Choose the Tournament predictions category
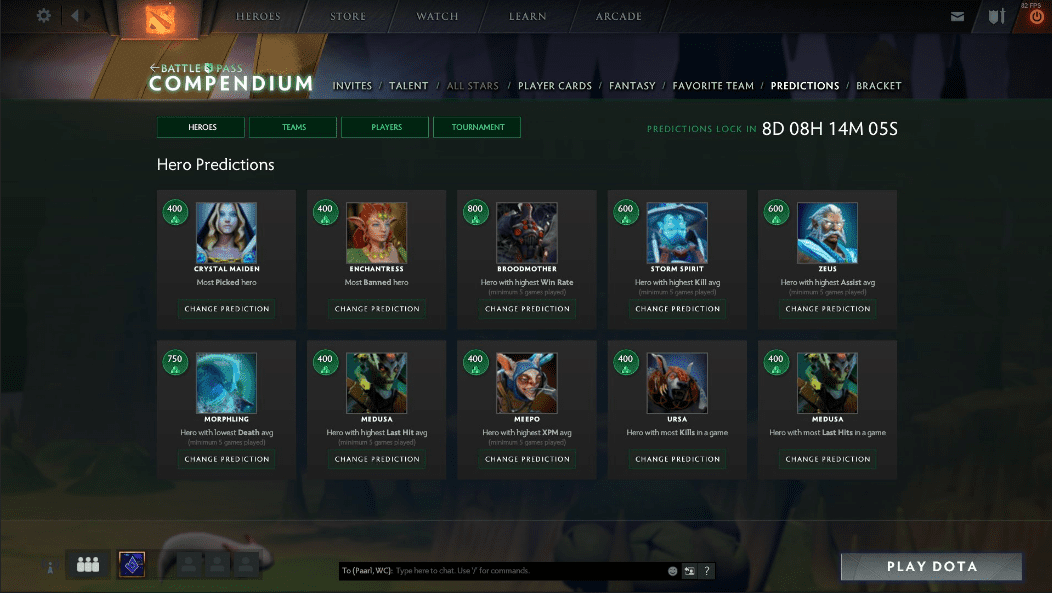This screenshot has width=1052, height=593. pyautogui.click(x=477, y=127)
